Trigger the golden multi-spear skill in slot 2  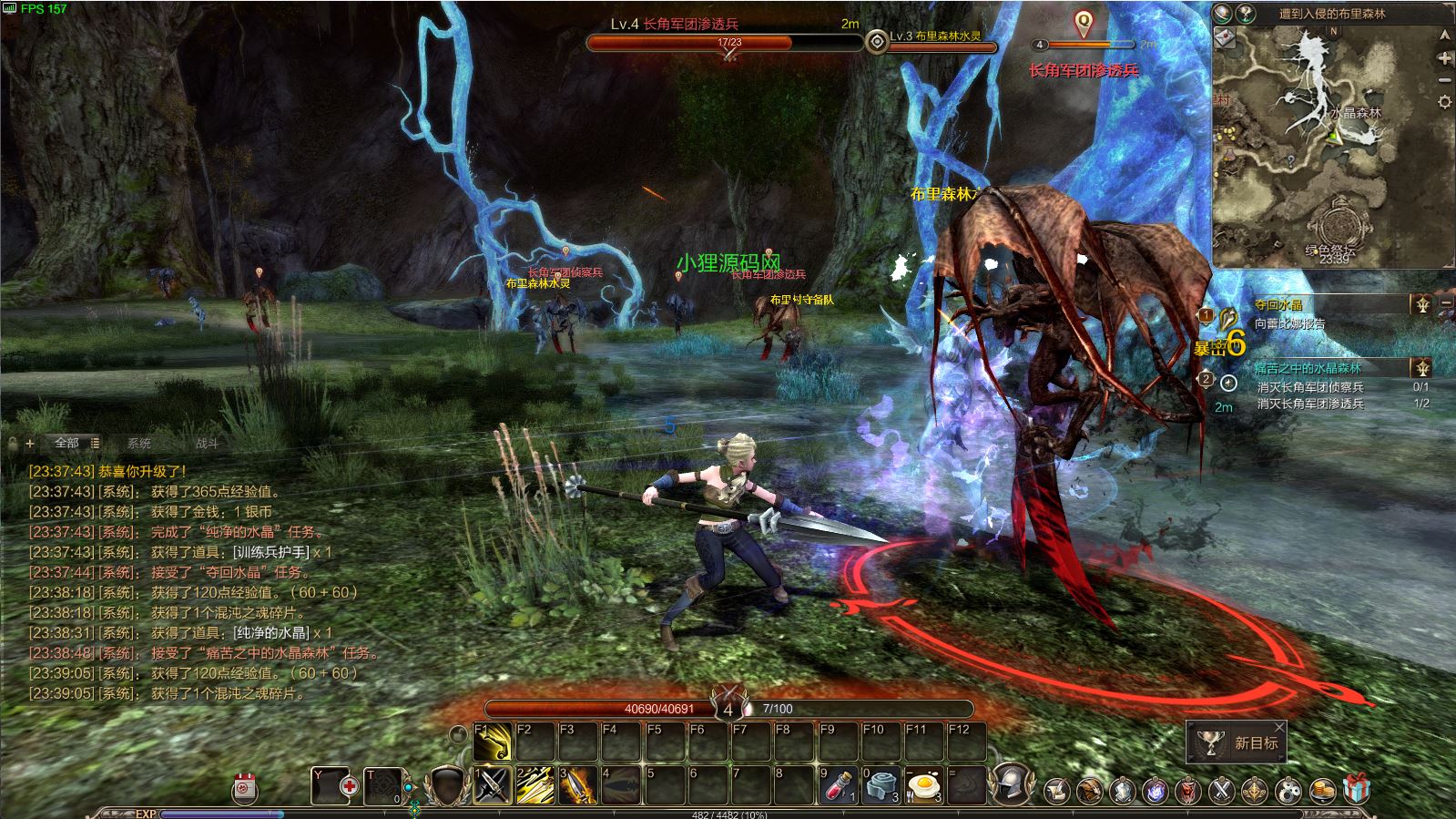(x=535, y=784)
